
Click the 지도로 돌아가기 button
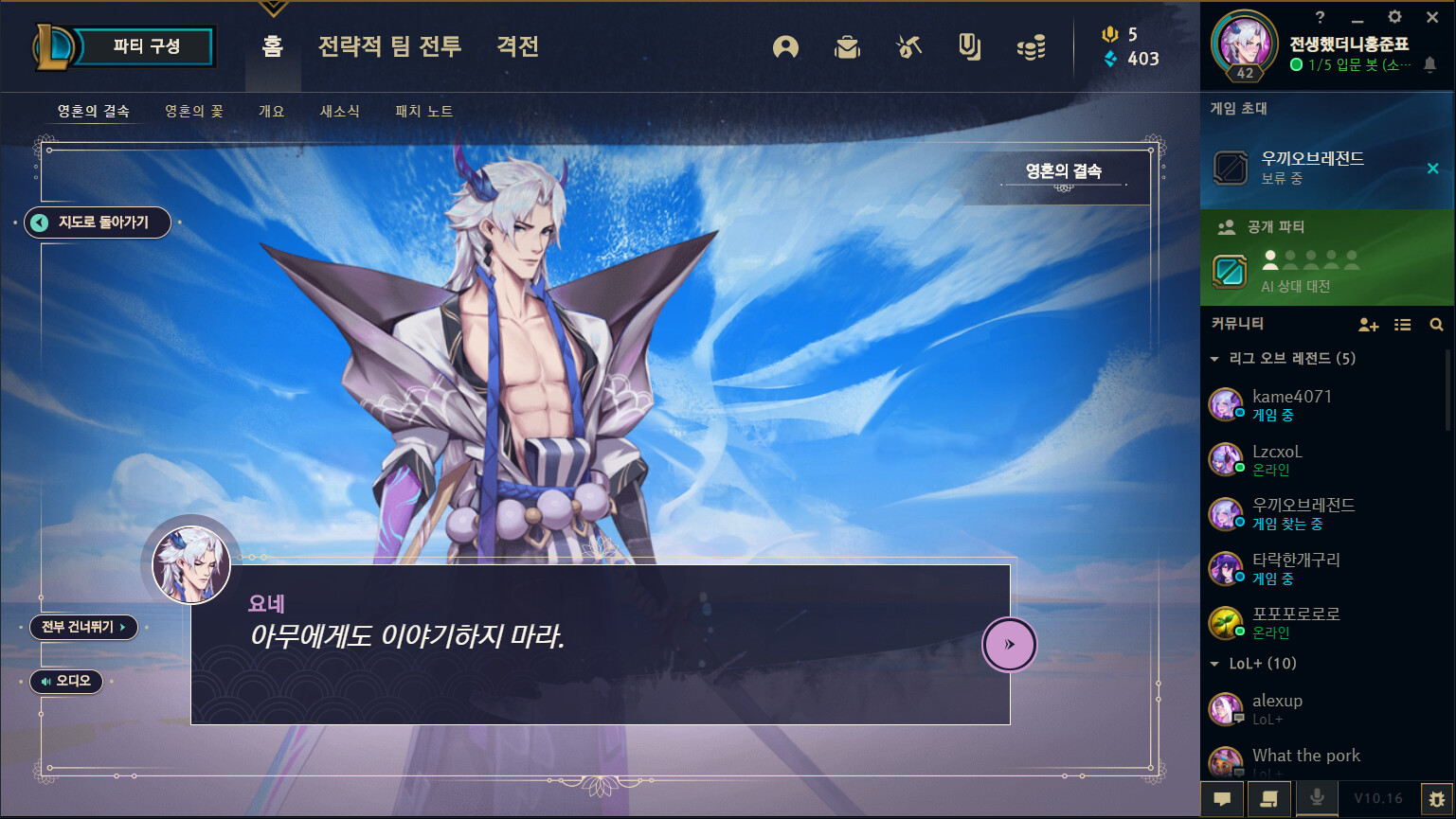coord(98,223)
